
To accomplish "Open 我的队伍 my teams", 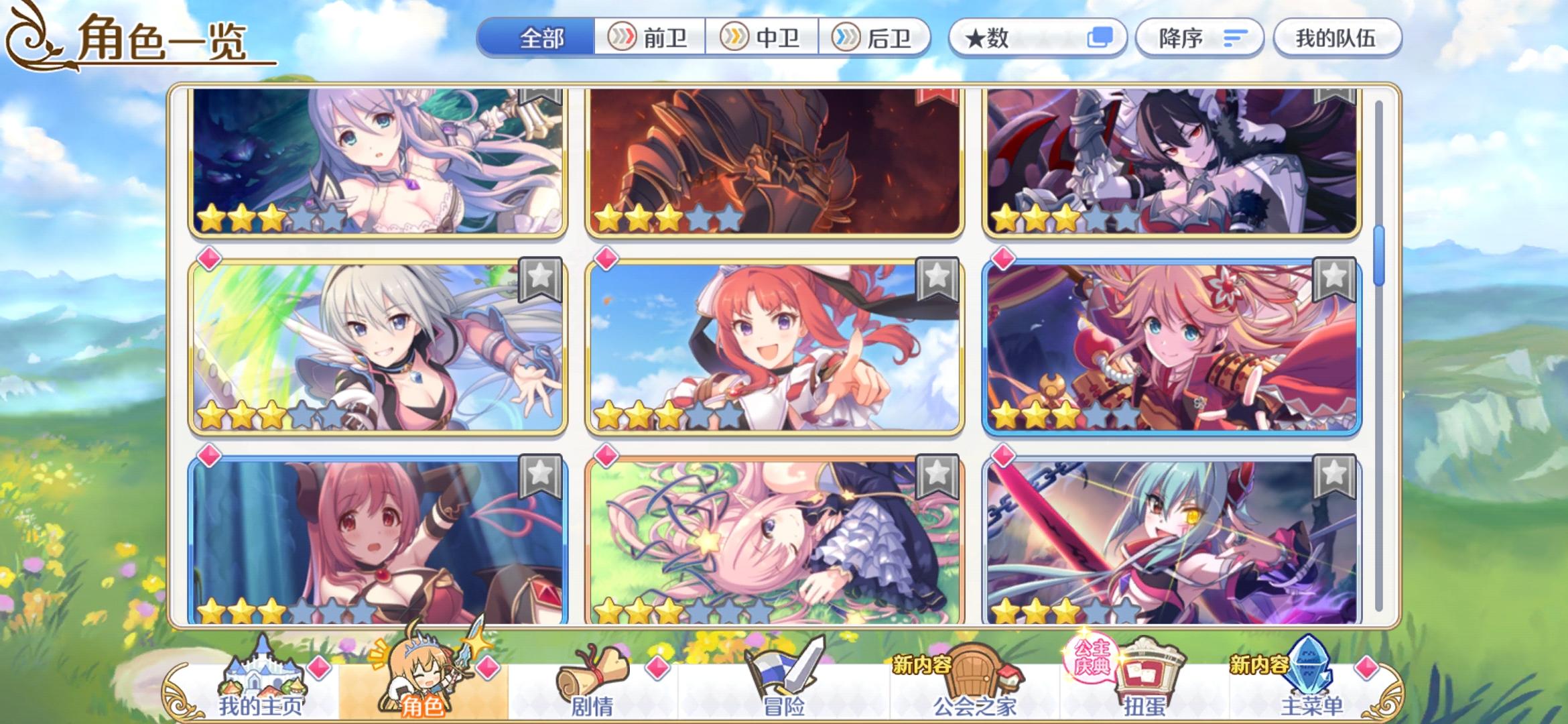I will coord(1337,38).
